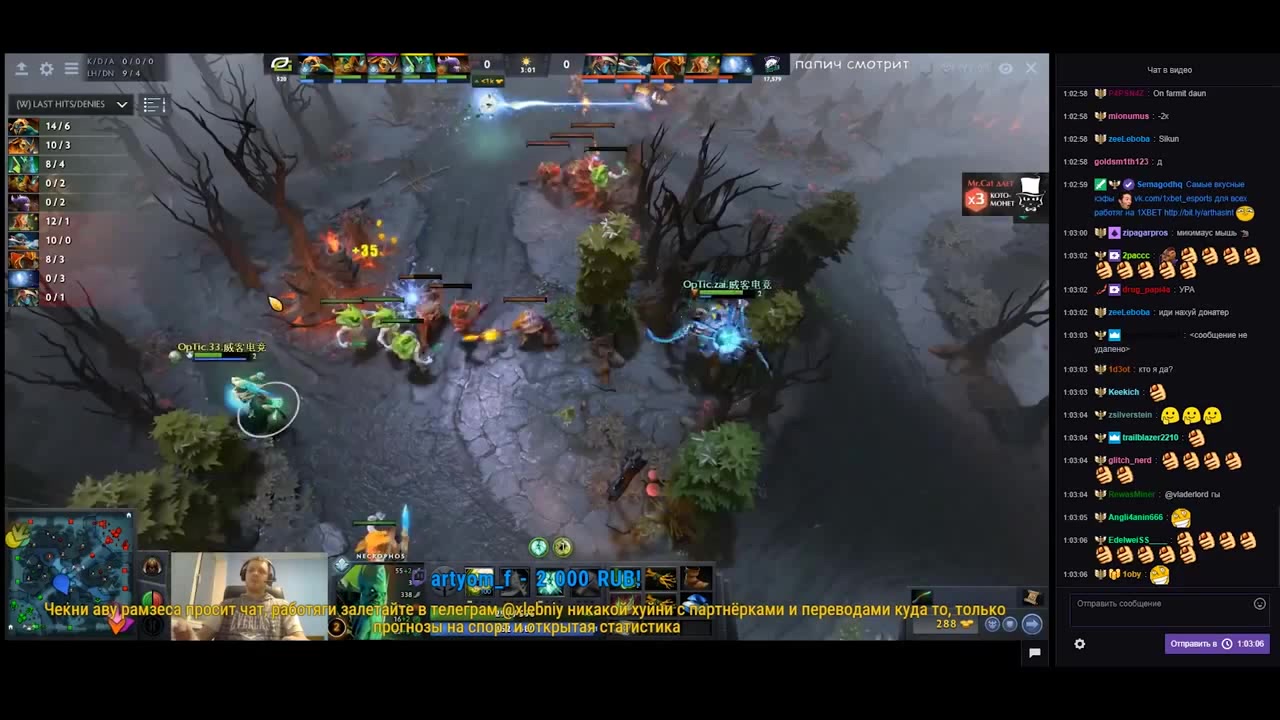Open the minimap
Viewport: 1280px width, 720px height.
click(x=69, y=570)
